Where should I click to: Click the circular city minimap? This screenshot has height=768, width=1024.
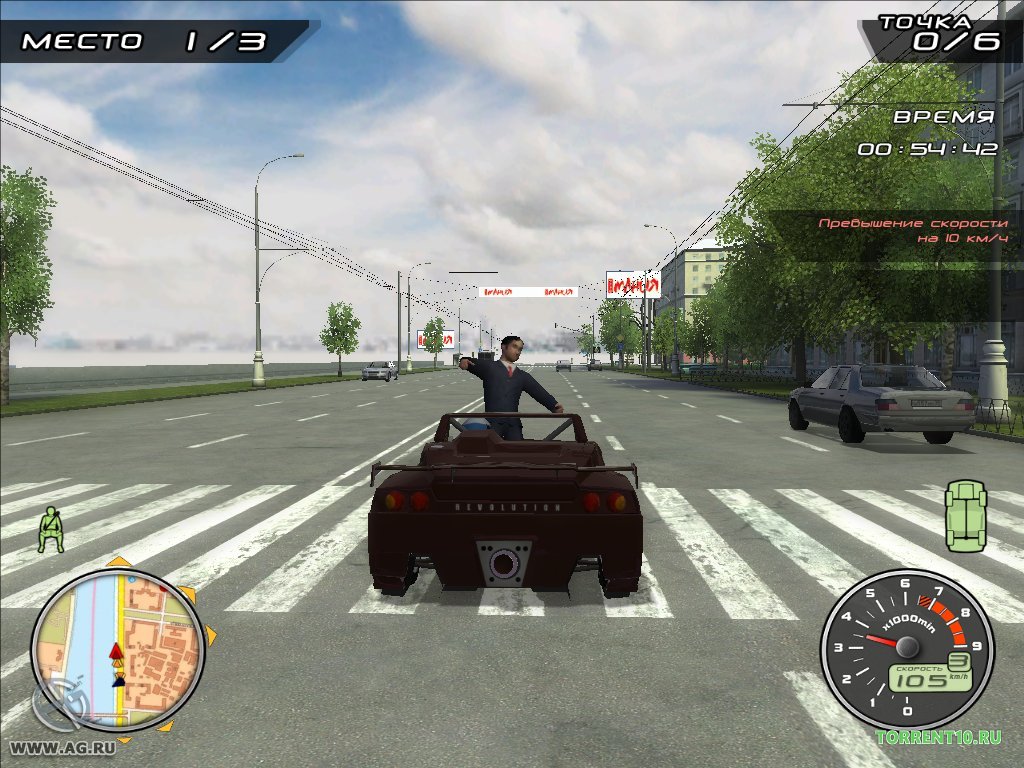tap(117, 650)
